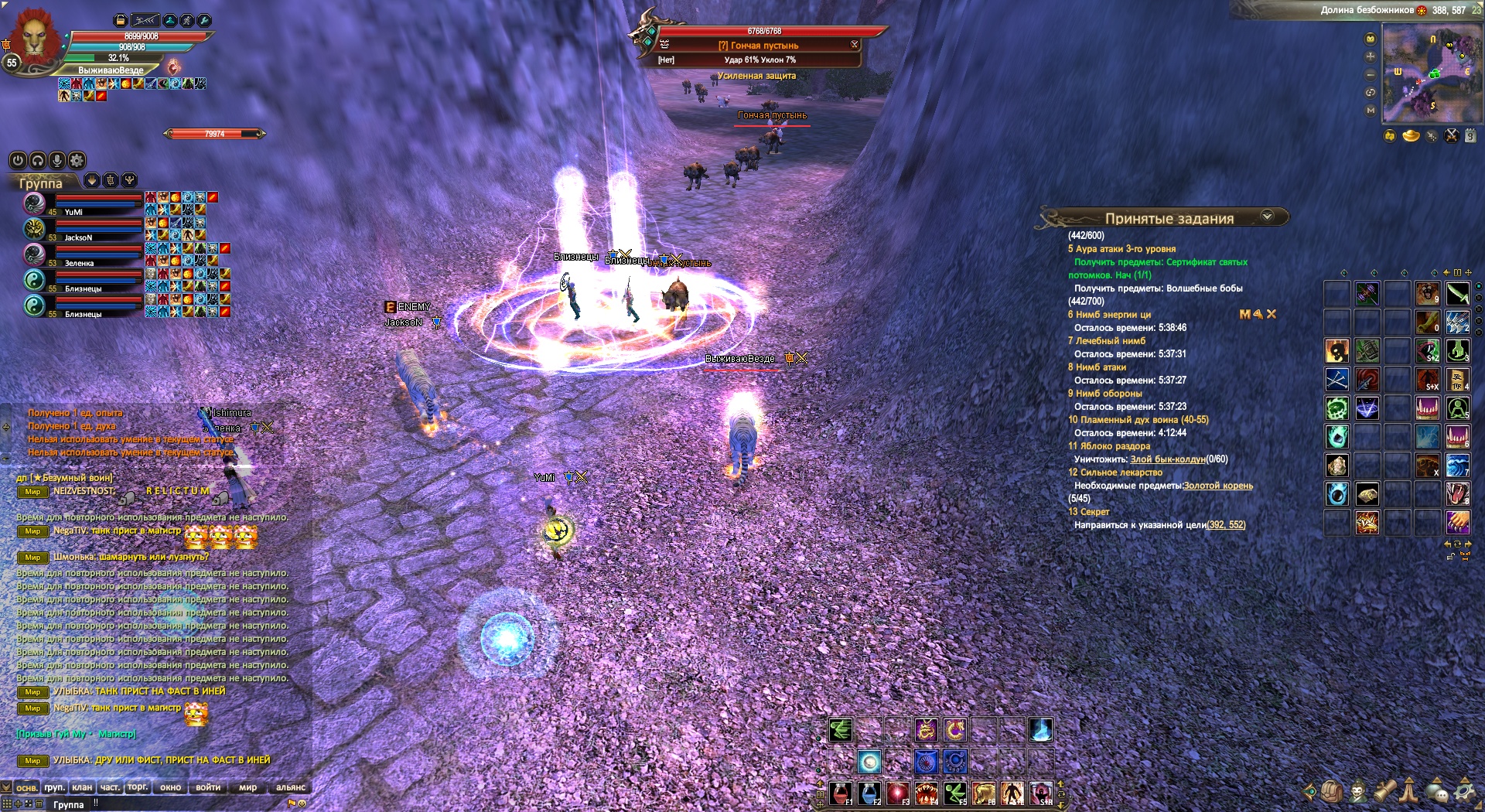Select party member JacksoN in group list
The image size is (1485, 812).
pyautogui.click(x=78, y=237)
